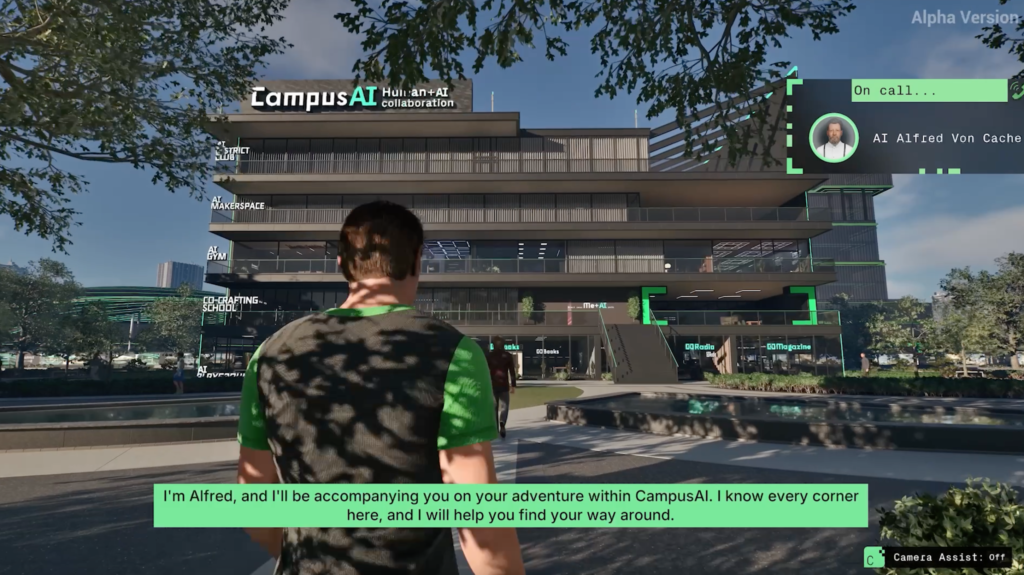The width and height of the screenshot is (1024, 575).
Task: Click the green phone call icon
Action: click(1016, 90)
